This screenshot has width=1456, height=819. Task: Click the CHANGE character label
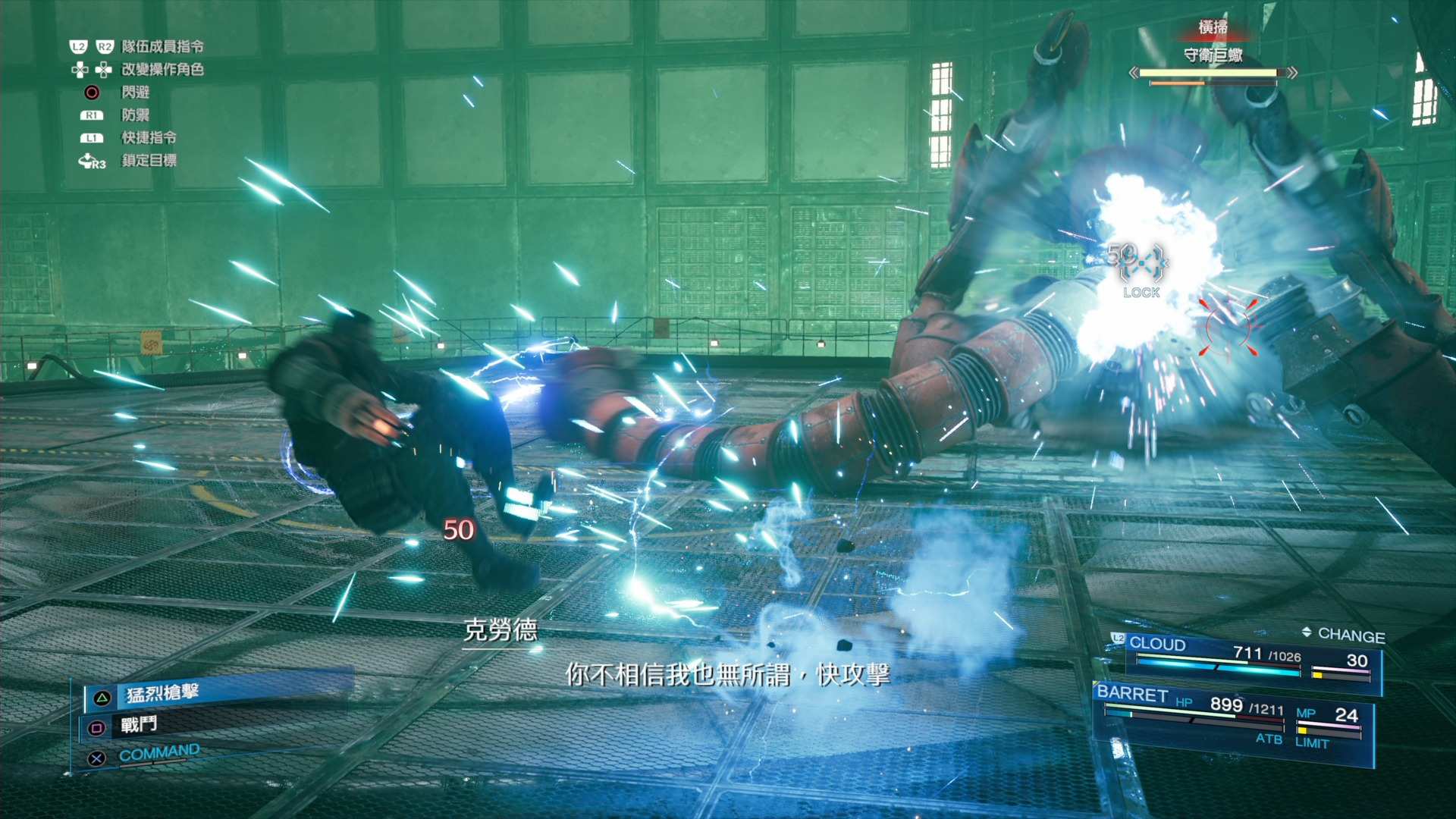tap(1351, 635)
